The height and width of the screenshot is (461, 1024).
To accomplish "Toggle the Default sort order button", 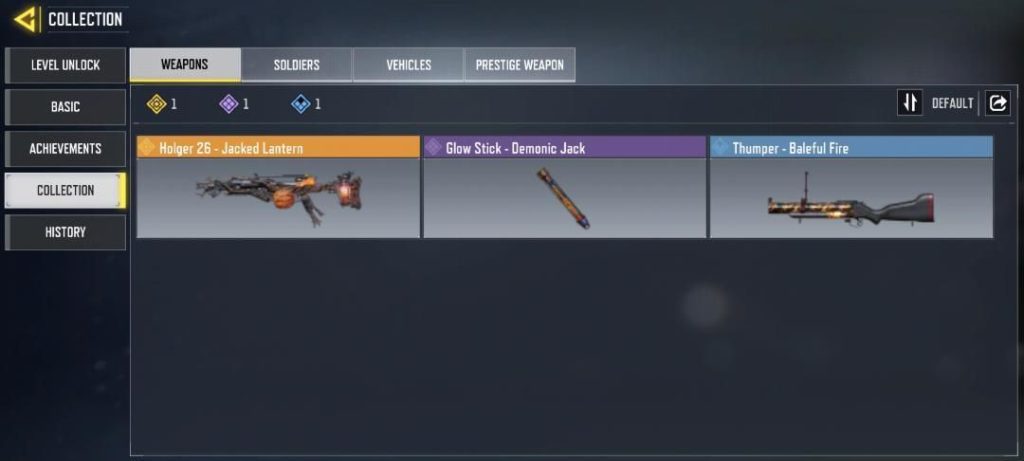I will (x=910, y=103).
